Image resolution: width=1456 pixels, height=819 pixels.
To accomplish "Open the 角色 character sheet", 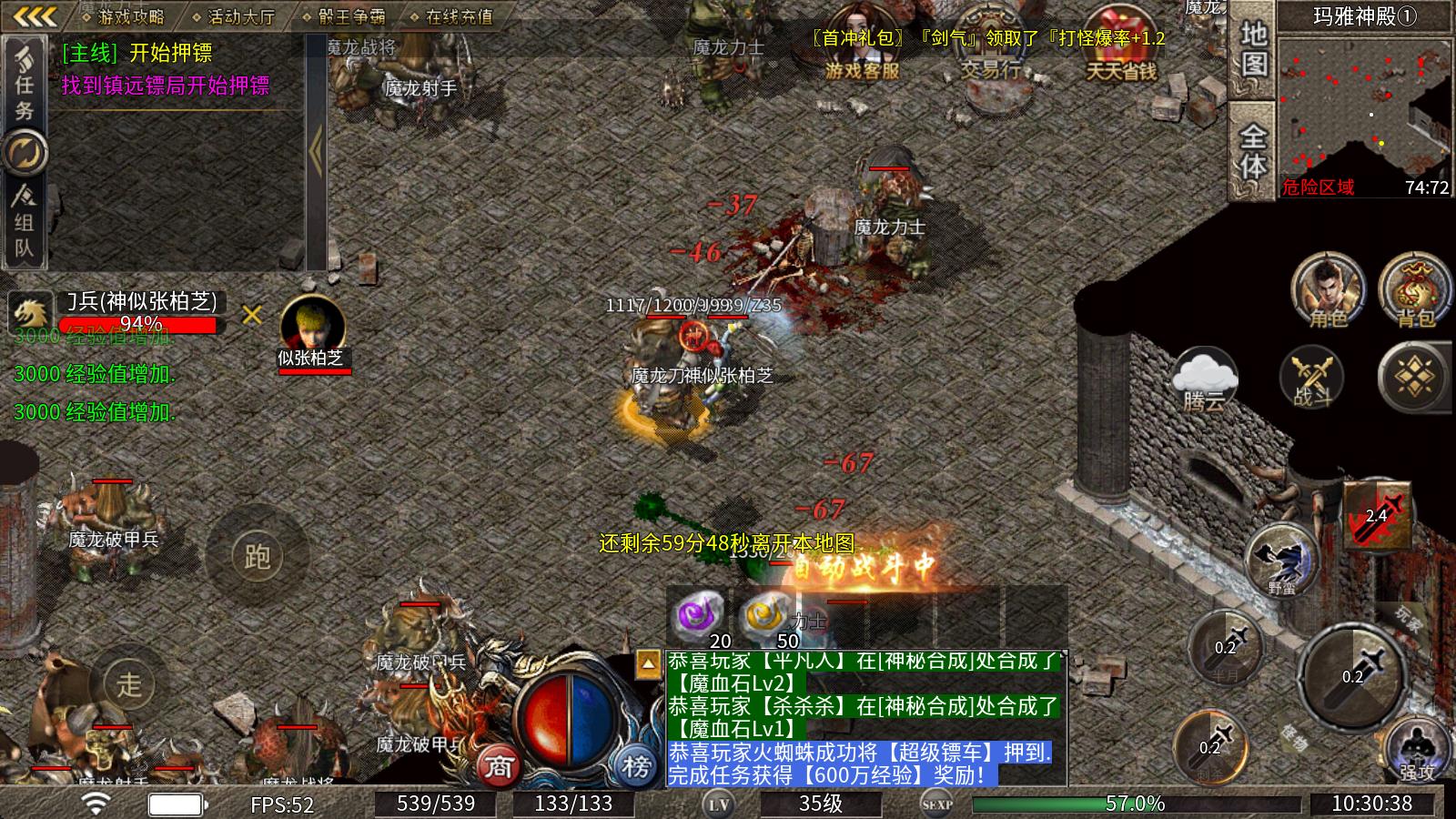I will click(1328, 291).
